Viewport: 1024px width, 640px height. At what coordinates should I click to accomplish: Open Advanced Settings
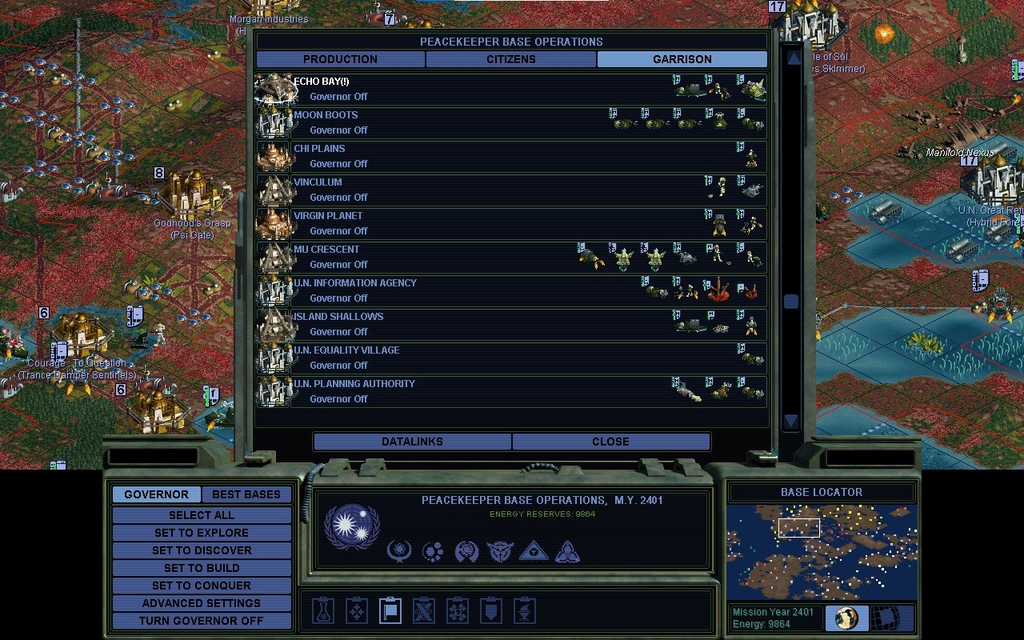coord(201,604)
